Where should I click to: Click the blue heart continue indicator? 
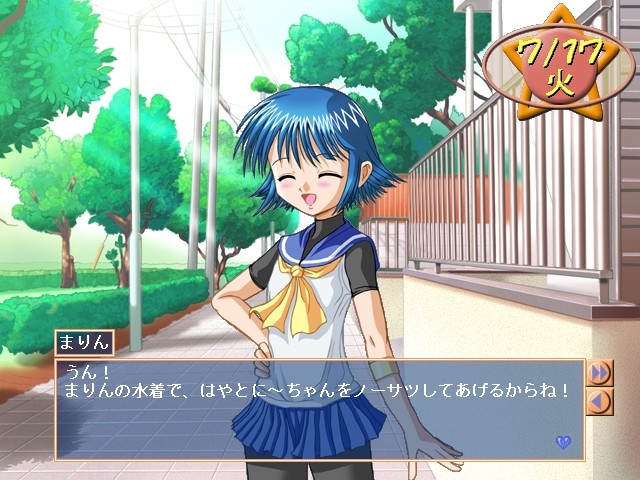pos(563,442)
